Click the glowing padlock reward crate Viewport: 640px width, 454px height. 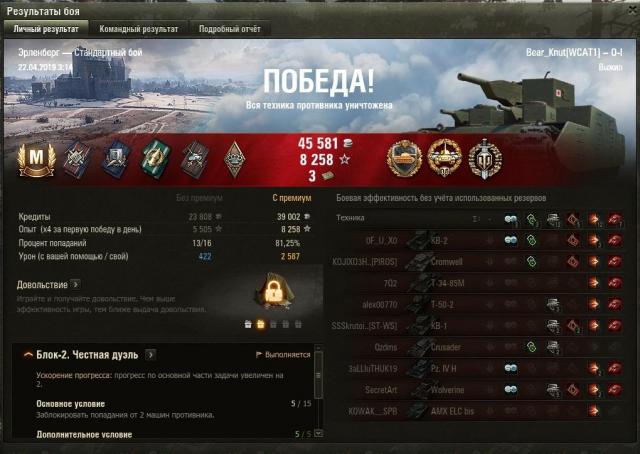(273, 293)
